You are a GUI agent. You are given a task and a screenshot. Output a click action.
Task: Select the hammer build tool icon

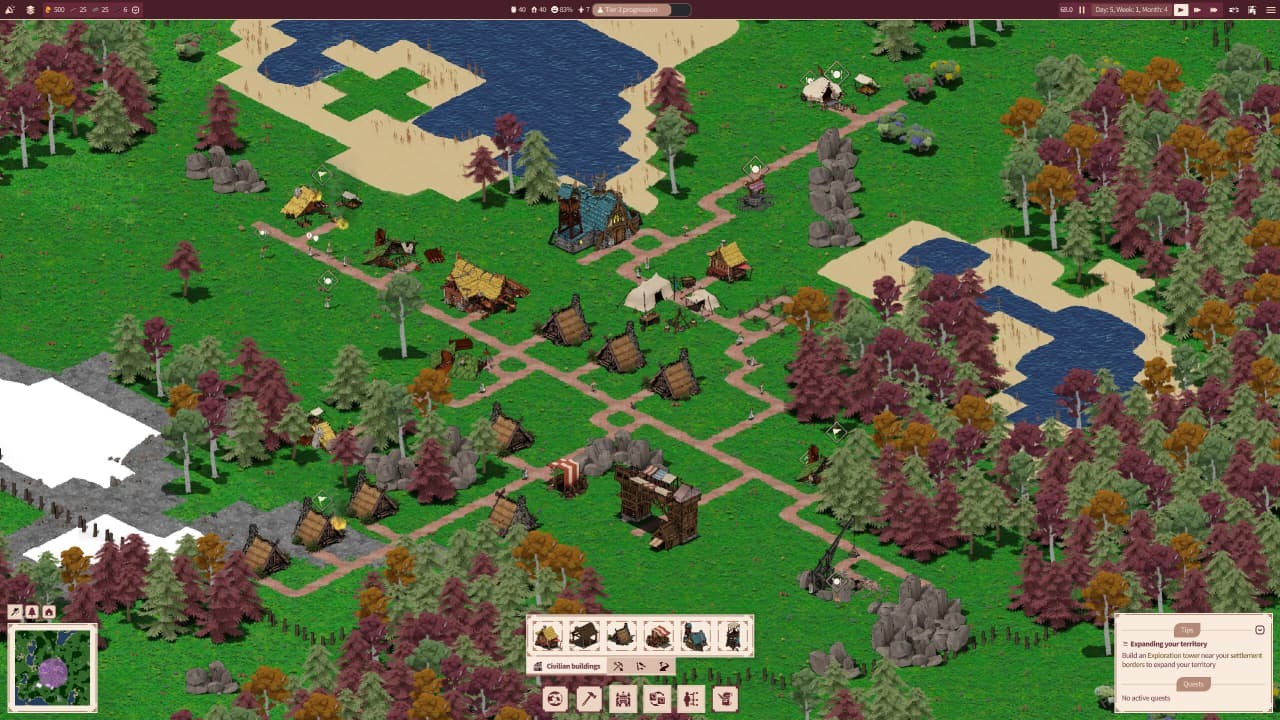point(589,698)
